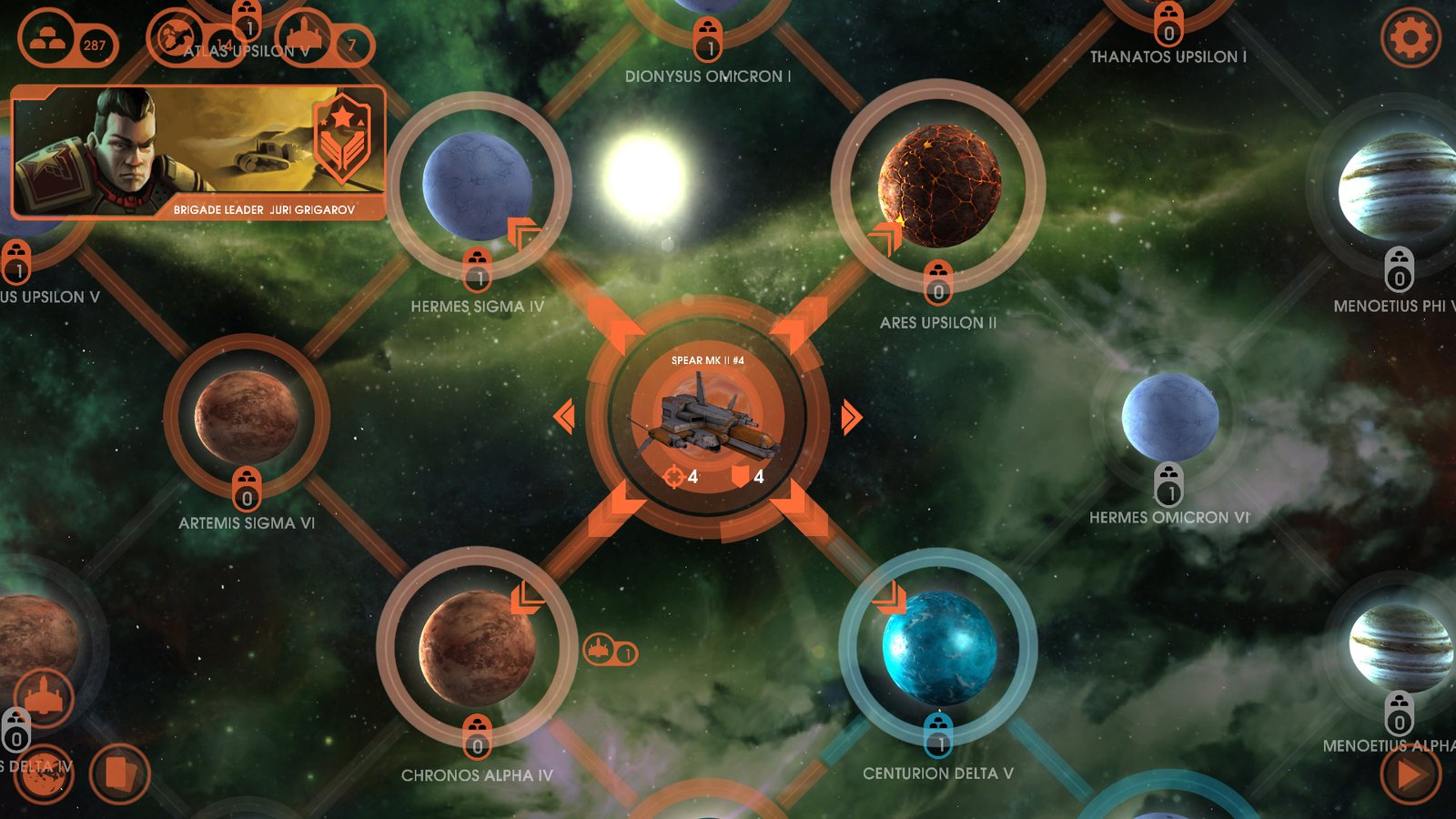Select the spaceship icon button at bottom left
The width and height of the screenshot is (1456, 819).
pos(43,698)
